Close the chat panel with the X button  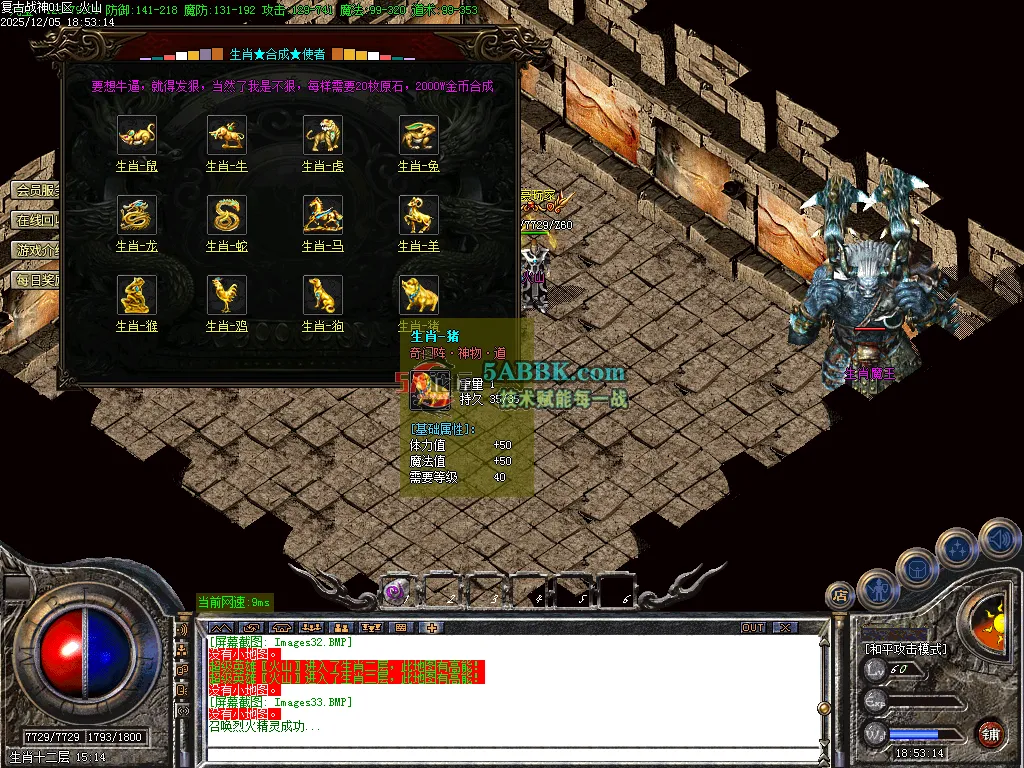(785, 628)
